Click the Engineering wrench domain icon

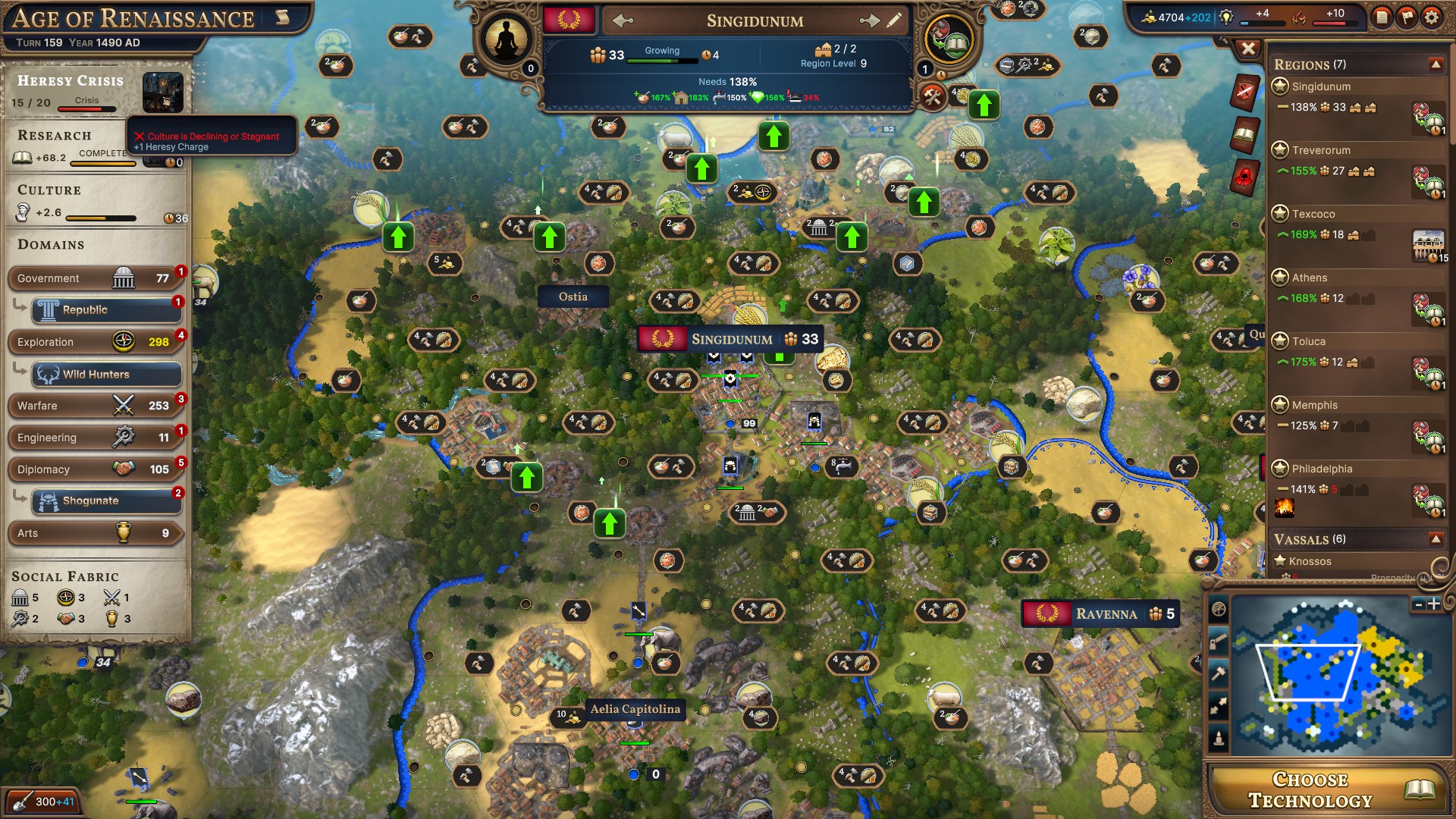coord(124,437)
